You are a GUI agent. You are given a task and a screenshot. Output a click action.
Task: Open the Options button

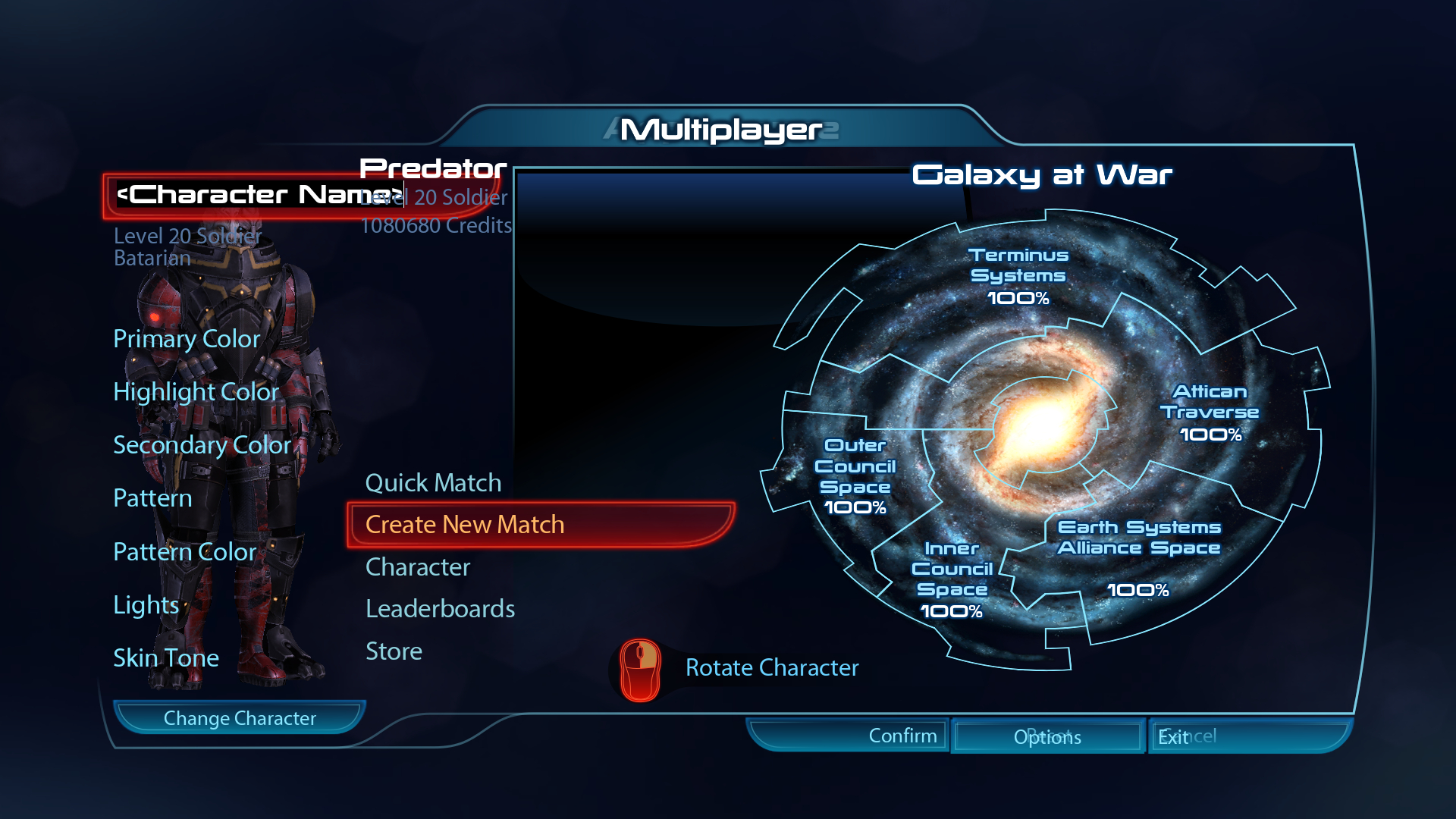click(x=1047, y=737)
